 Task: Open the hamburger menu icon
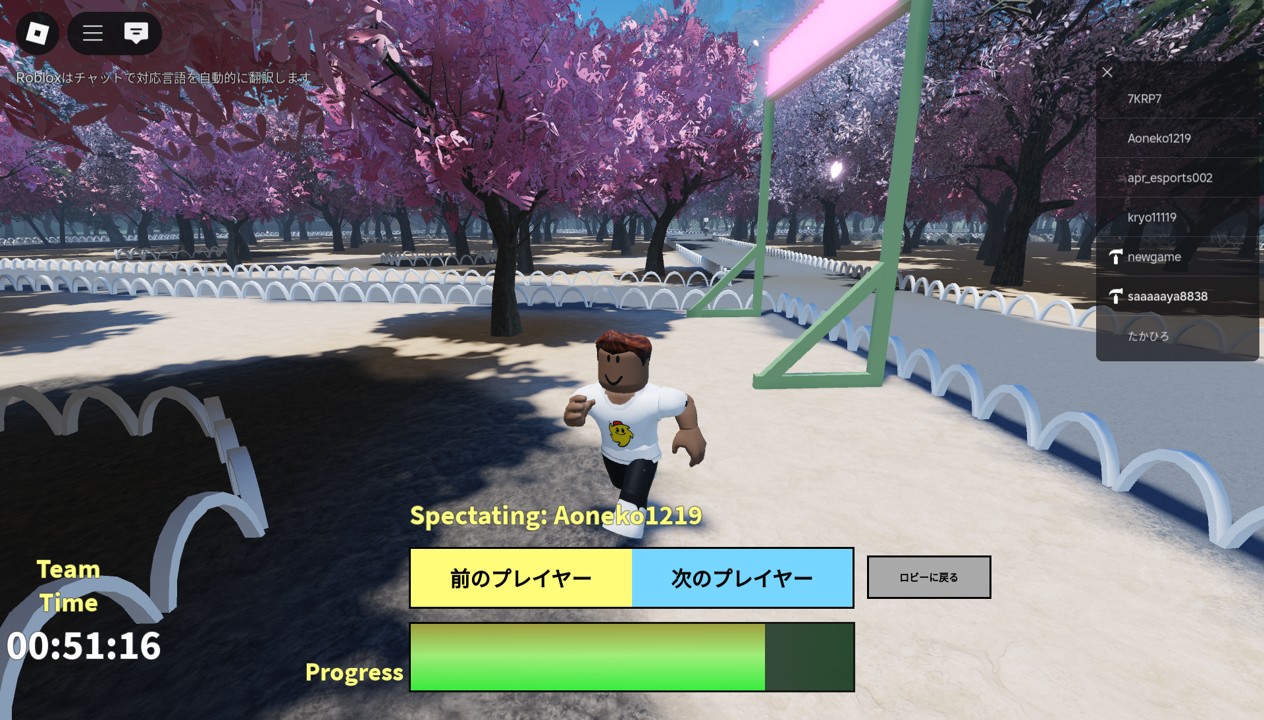click(93, 33)
